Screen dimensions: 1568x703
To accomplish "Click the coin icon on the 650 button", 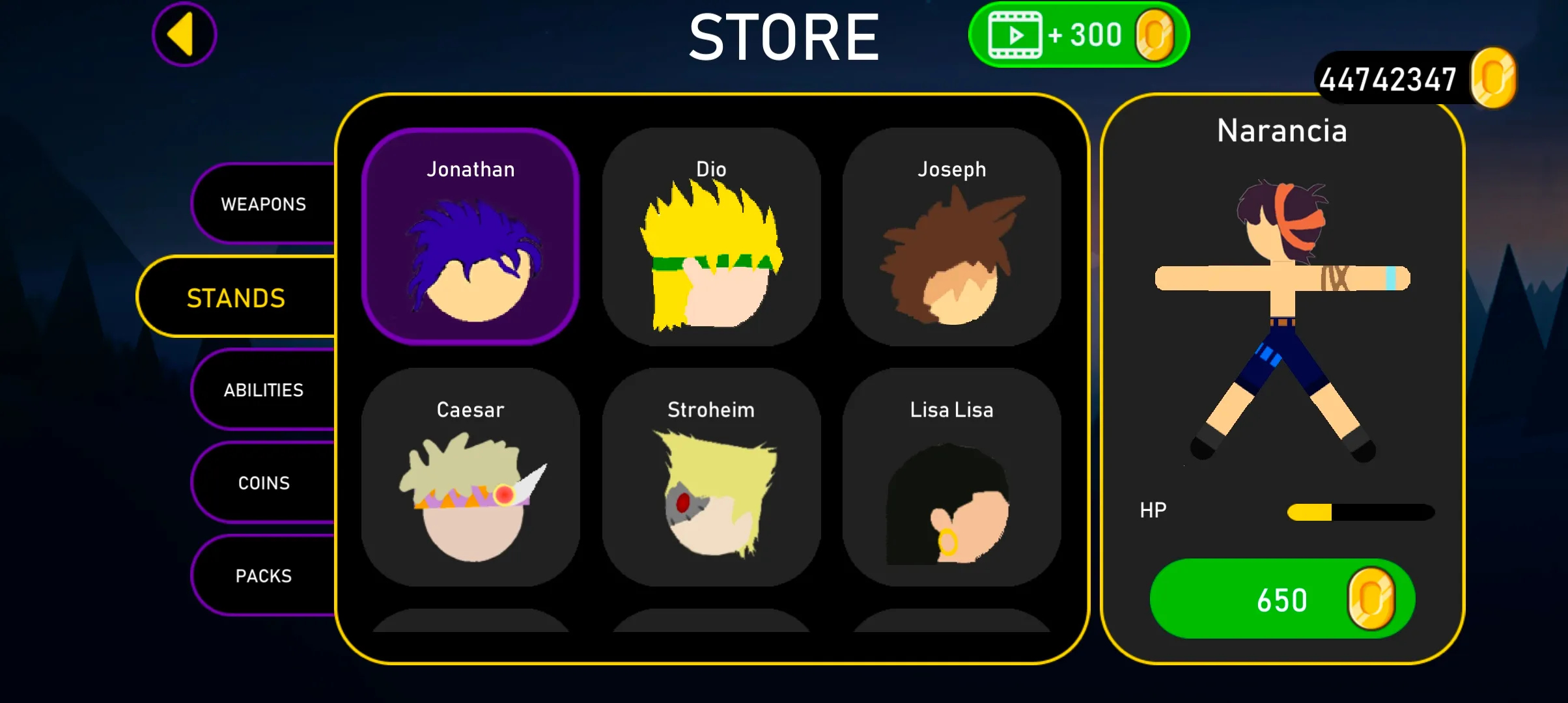I will click(x=1373, y=599).
